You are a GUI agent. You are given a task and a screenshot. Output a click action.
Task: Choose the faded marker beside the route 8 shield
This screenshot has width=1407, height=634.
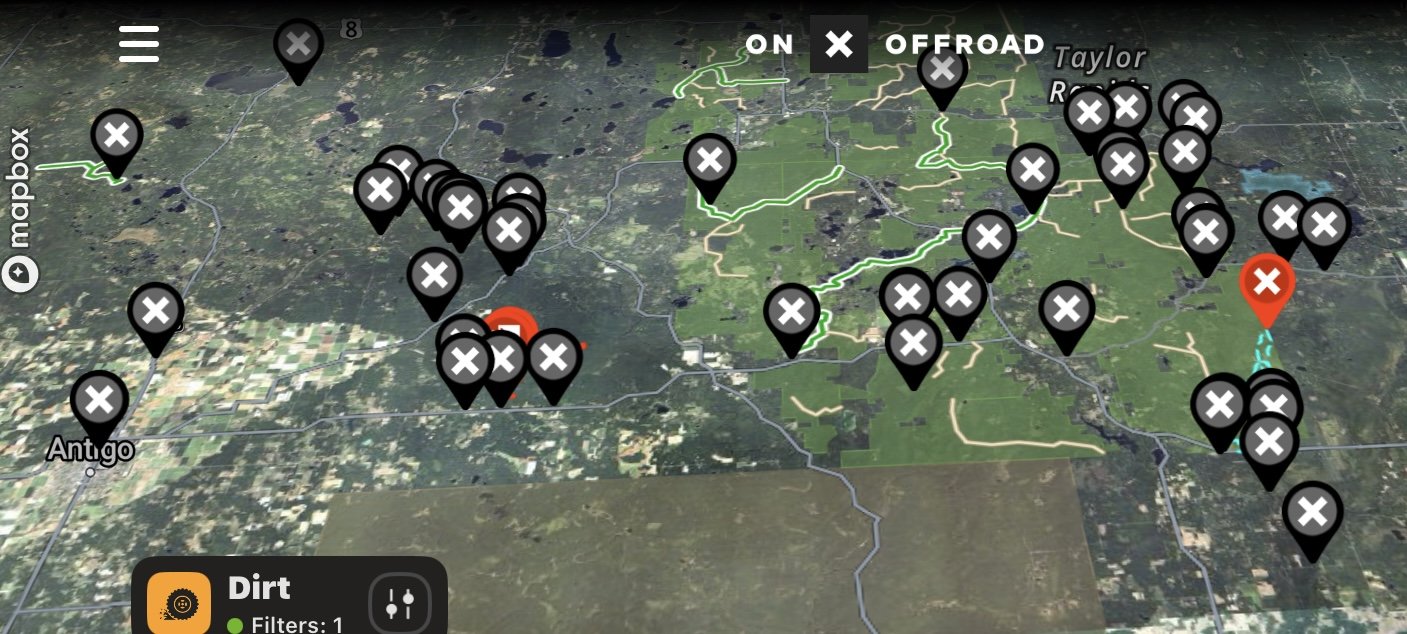coord(298,46)
